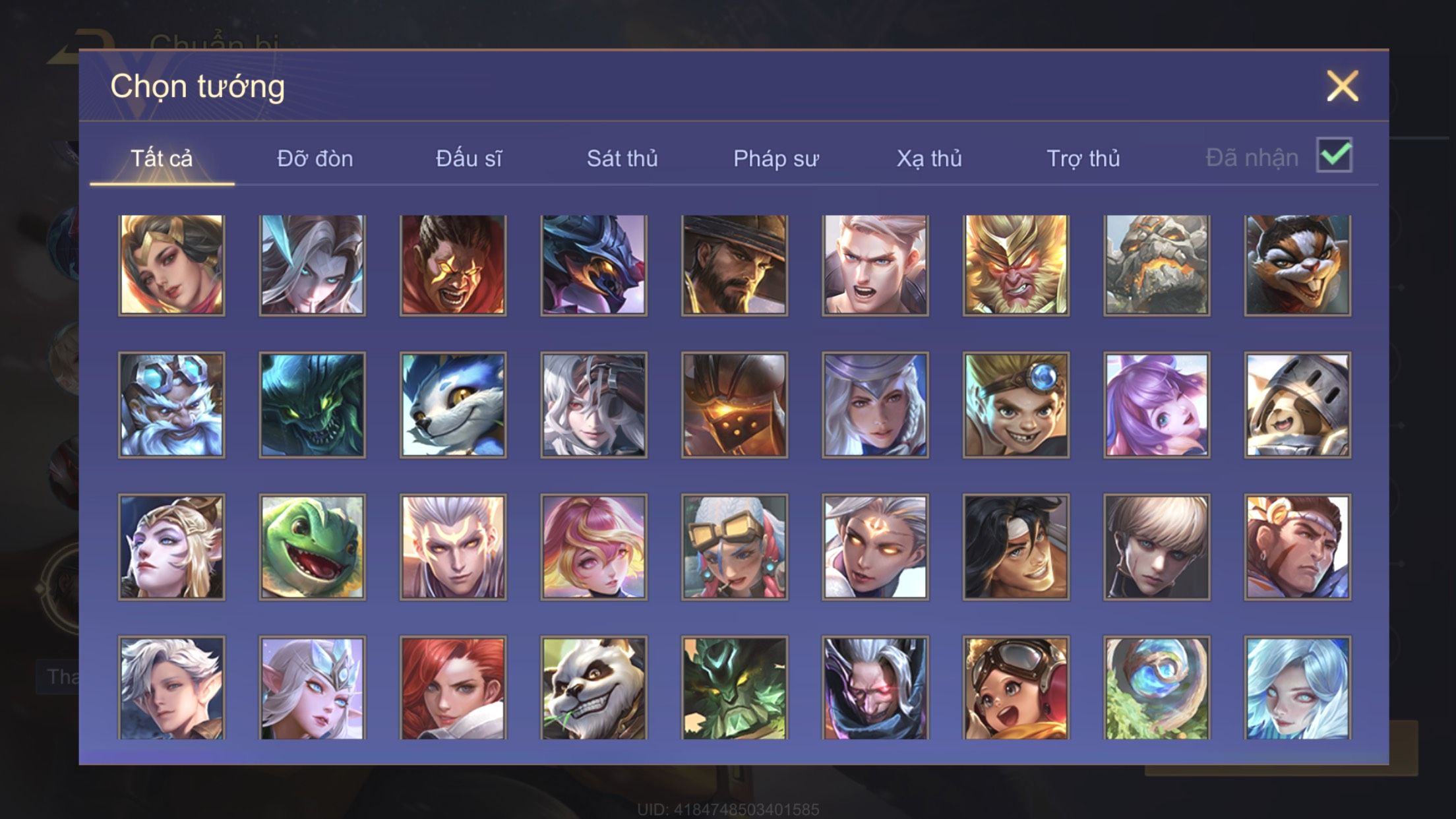Viewport: 1456px width, 819px height.
Task: Select the girl with aviator goggles portrait
Action: click(x=1016, y=688)
